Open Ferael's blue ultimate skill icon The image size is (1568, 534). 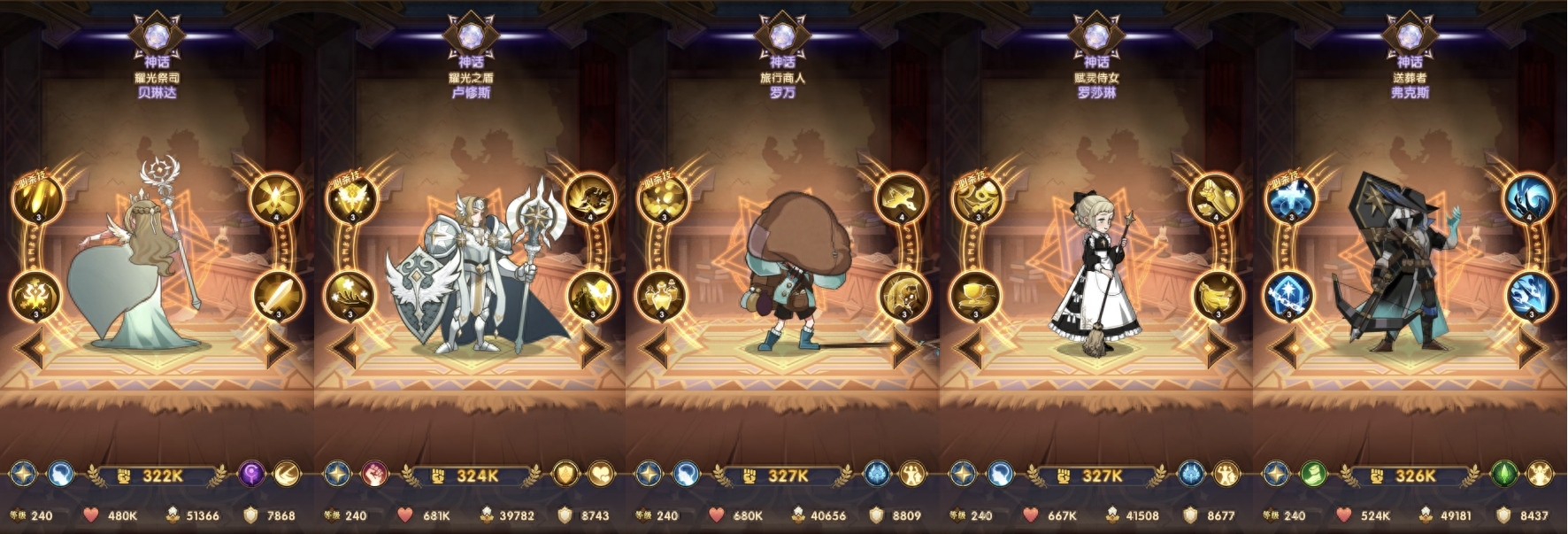click(1289, 198)
